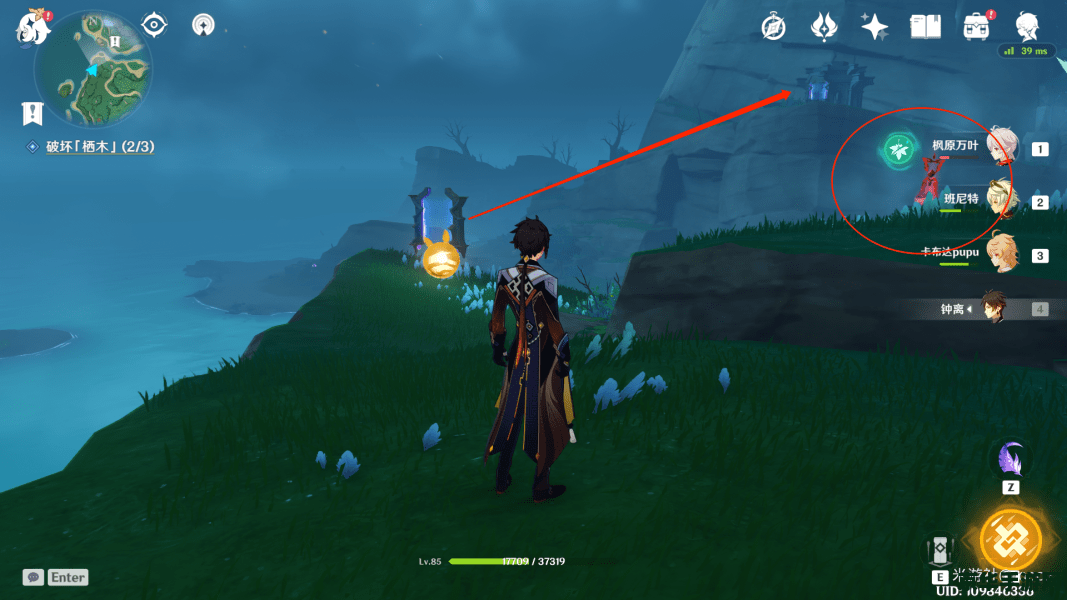Switch to party member 卡布达pupu
The image size is (1067, 600).
[x=1001, y=254]
